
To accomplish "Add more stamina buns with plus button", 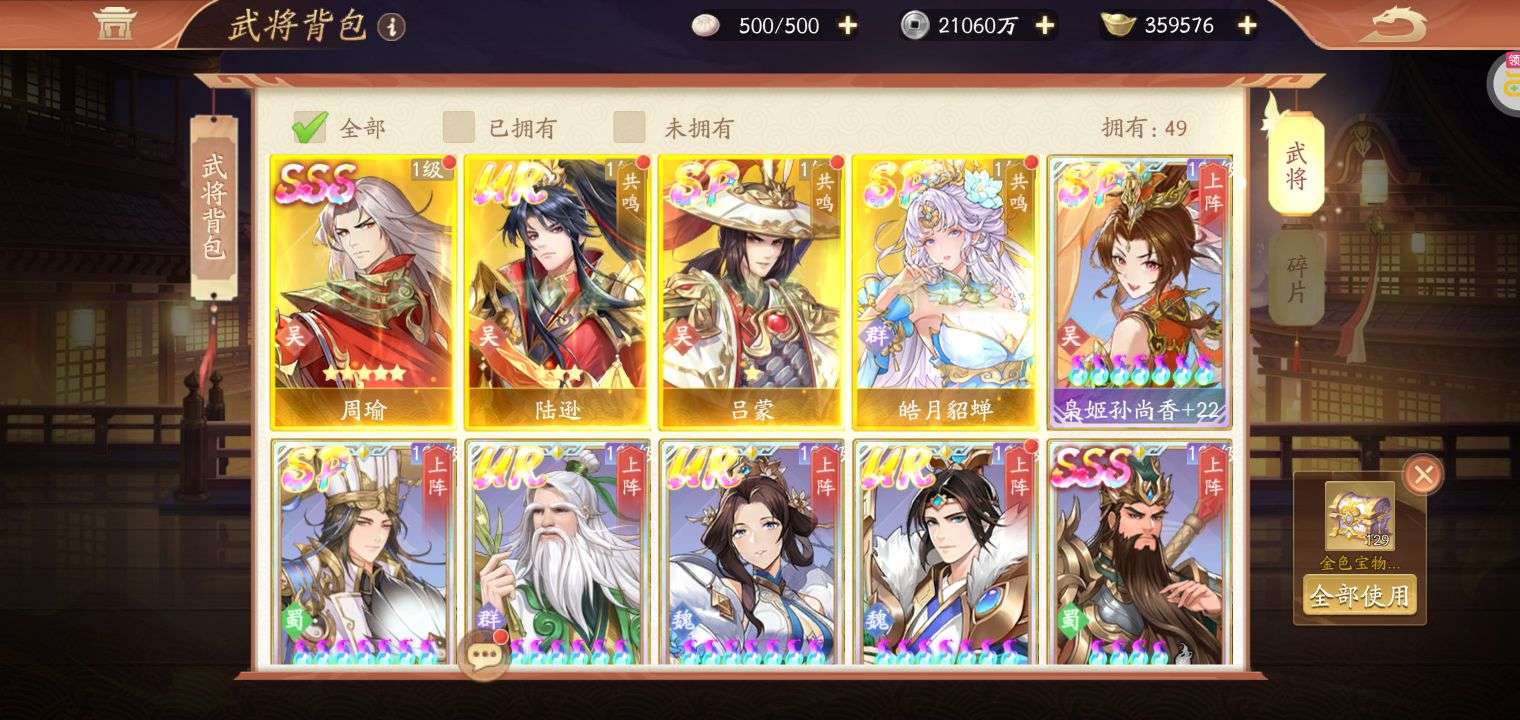I will [847, 26].
